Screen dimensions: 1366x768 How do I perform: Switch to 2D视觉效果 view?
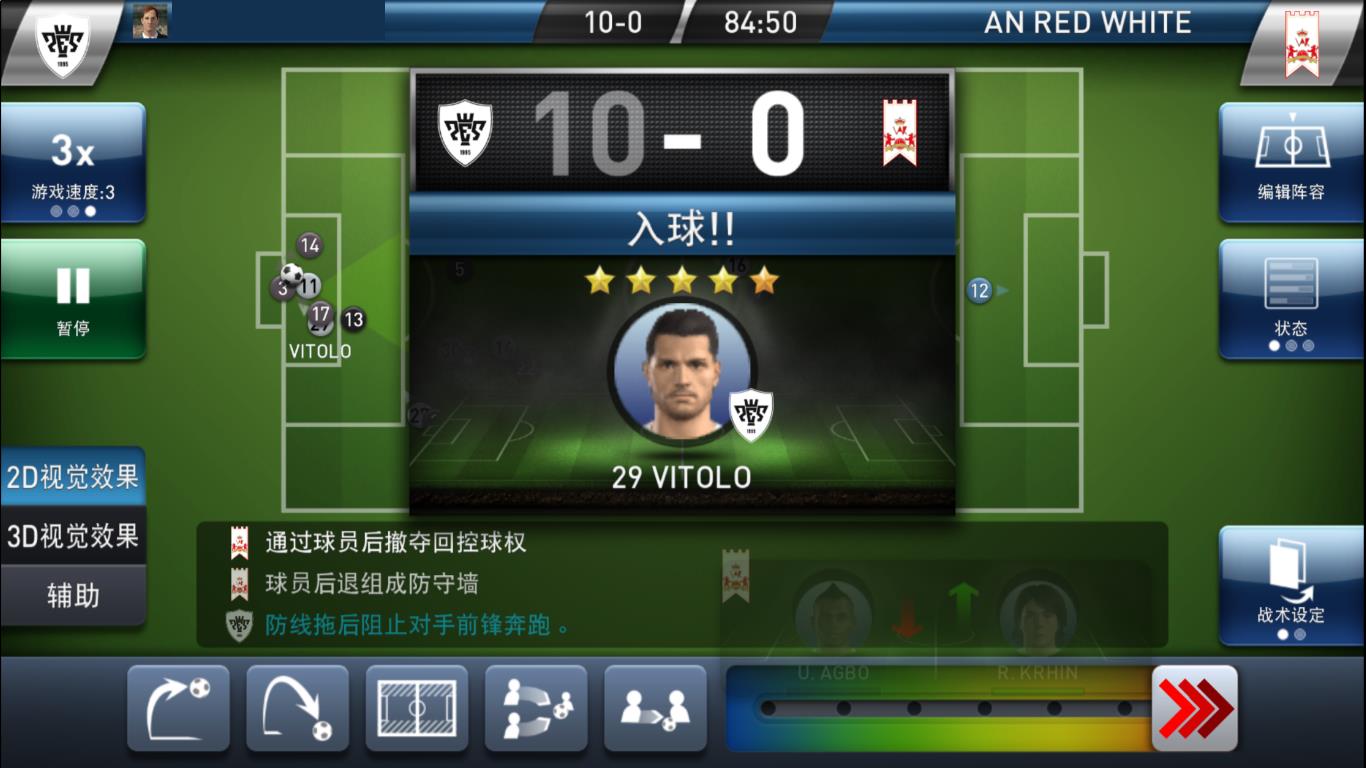[x=73, y=478]
